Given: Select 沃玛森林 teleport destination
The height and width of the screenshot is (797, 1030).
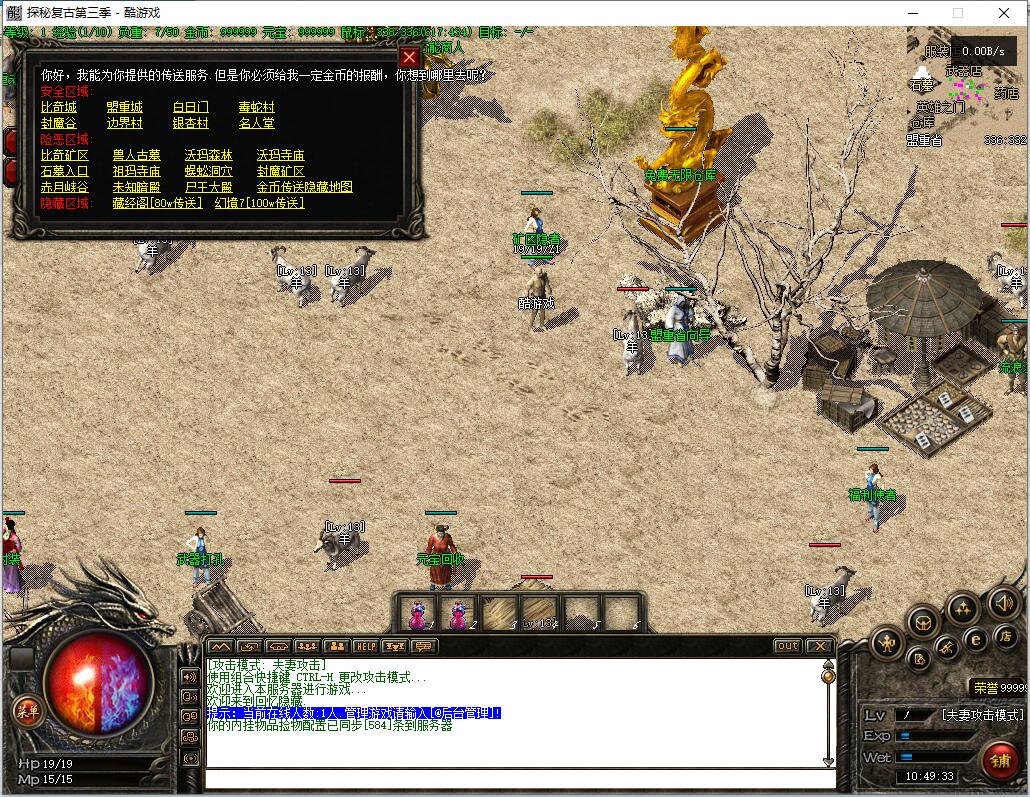Looking at the screenshot, I should pyautogui.click(x=208, y=155).
